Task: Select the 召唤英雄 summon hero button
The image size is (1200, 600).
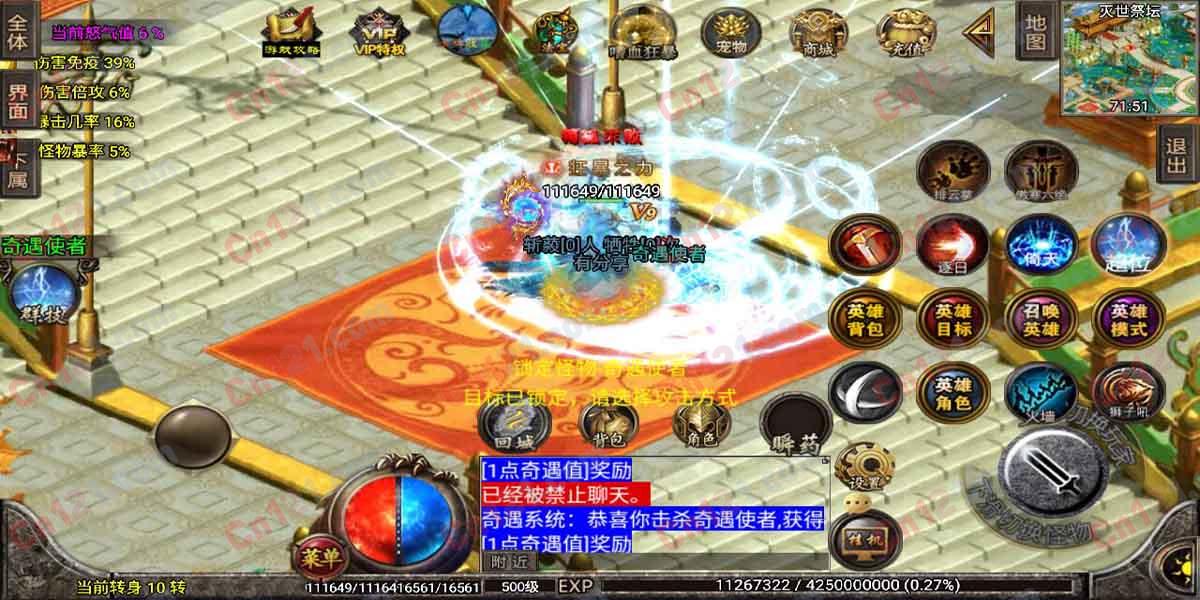Action: 1039,321
